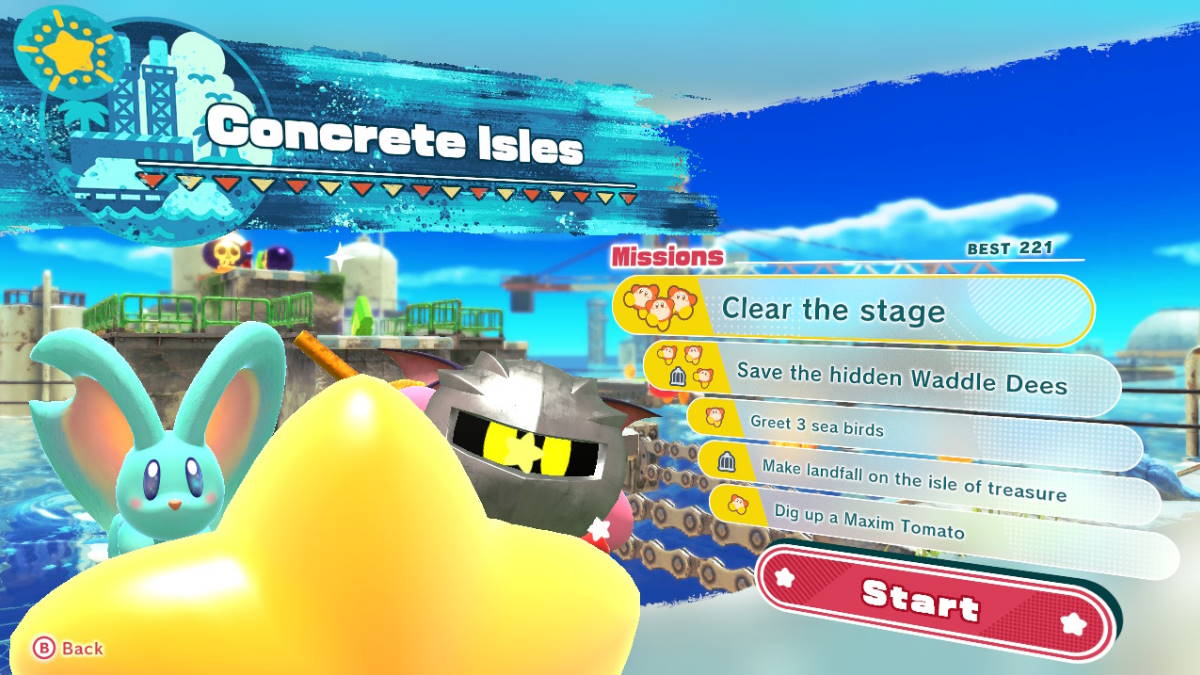Image resolution: width=1200 pixels, height=675 pixels.
Task: Choose the "Save the hidden Waddle Dees" mission
Action: click(x=880, y=381)
